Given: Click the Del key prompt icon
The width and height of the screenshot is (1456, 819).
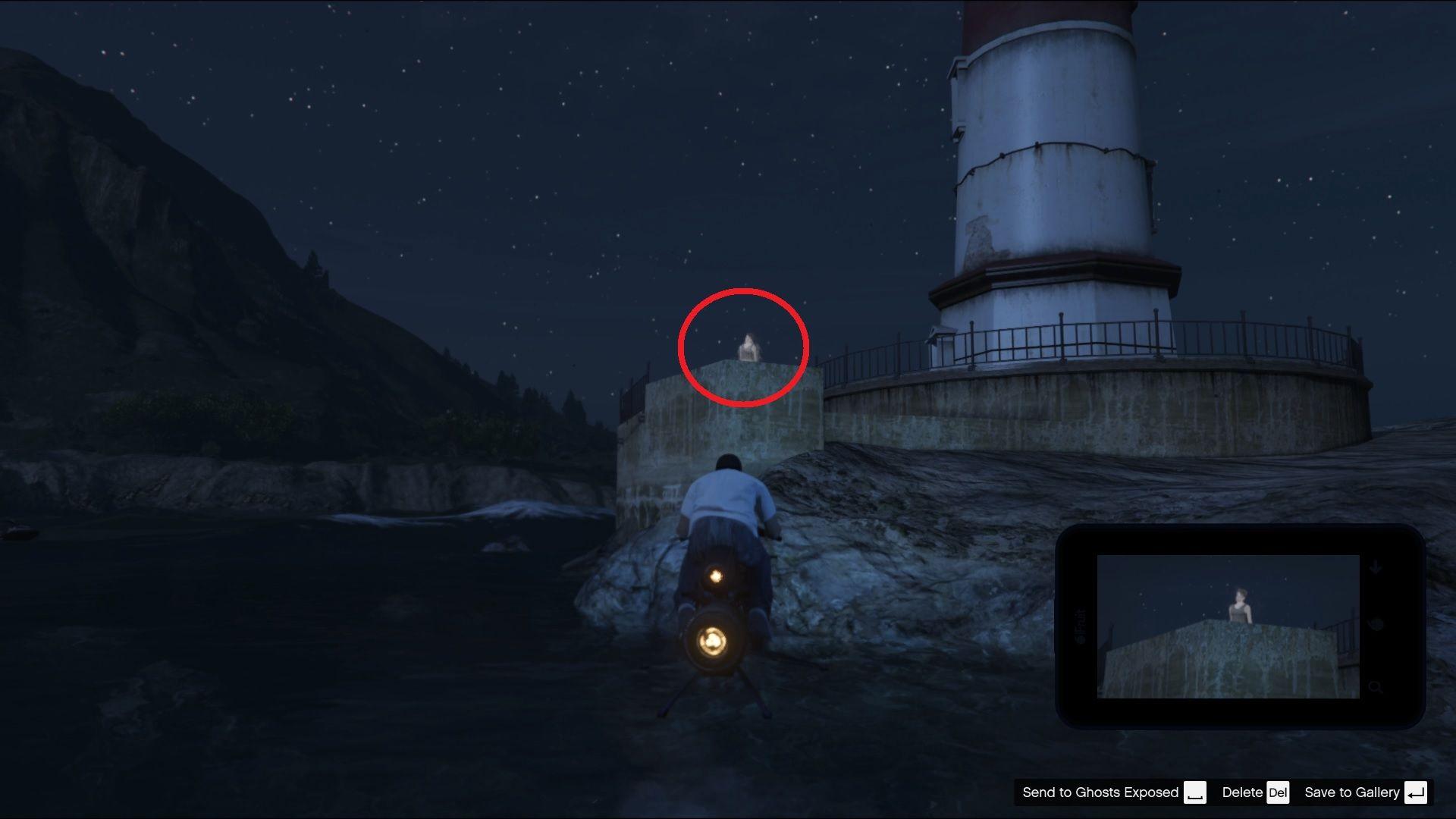Looking at the screenshot, I should [x=1279, y=793].
